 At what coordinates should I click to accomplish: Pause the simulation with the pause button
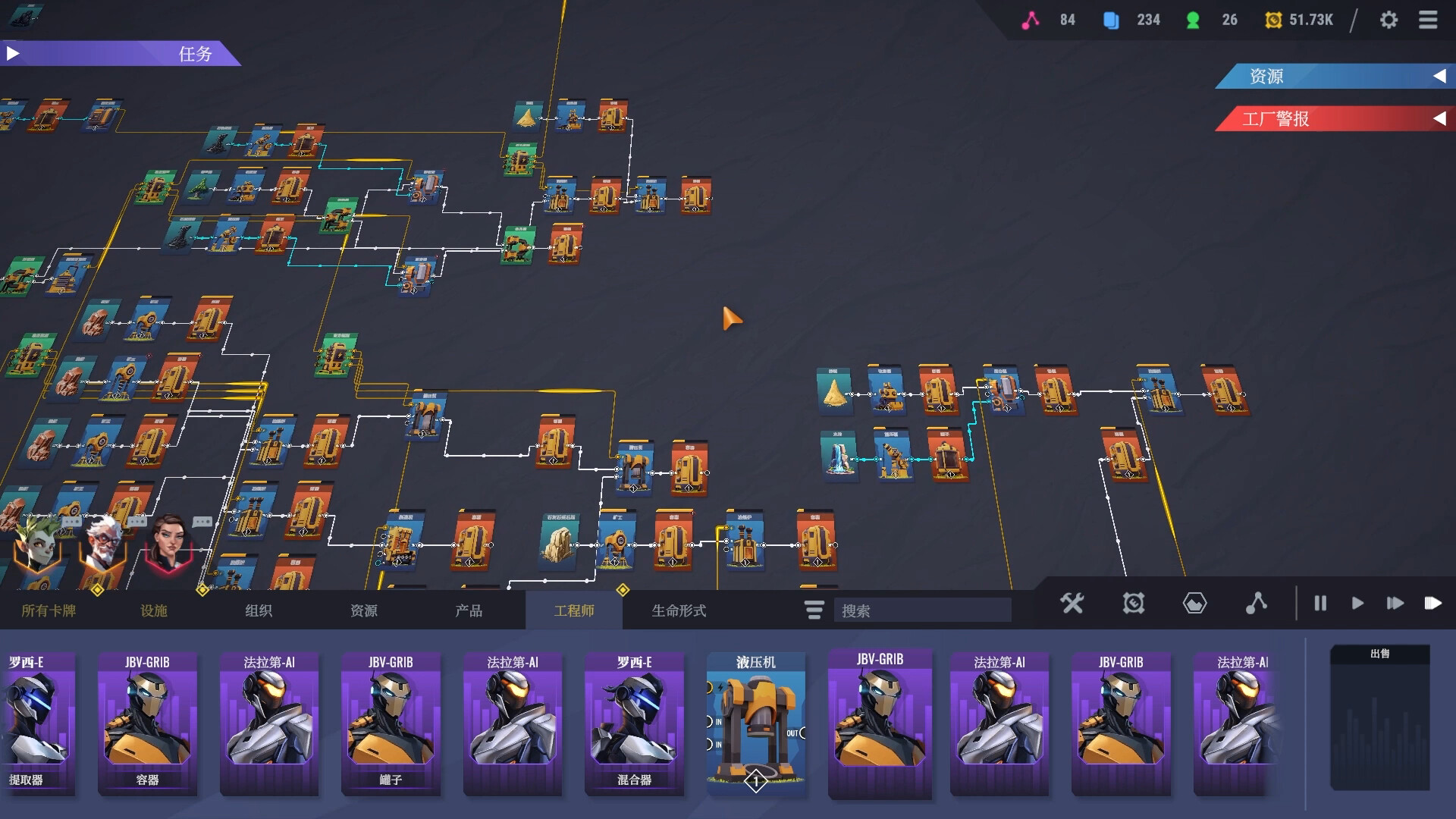pyautogui.click(x=1320, y=604)
